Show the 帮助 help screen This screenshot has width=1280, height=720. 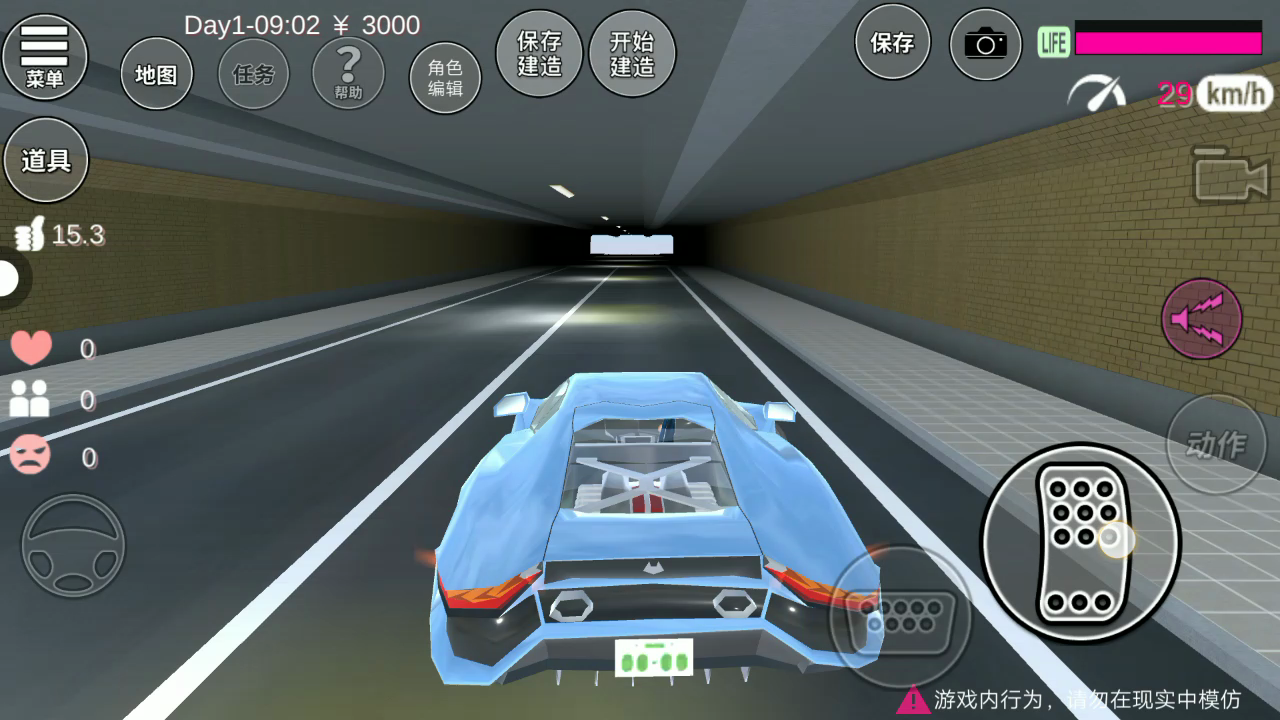pyautogui.click(x=348, y=74)
